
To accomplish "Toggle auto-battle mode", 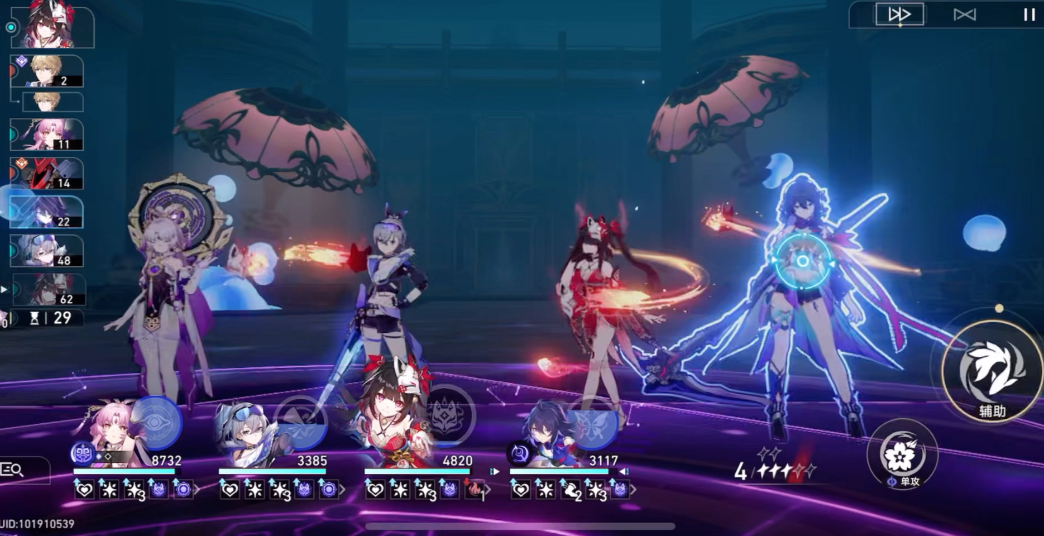I will [x=964, y=14].
